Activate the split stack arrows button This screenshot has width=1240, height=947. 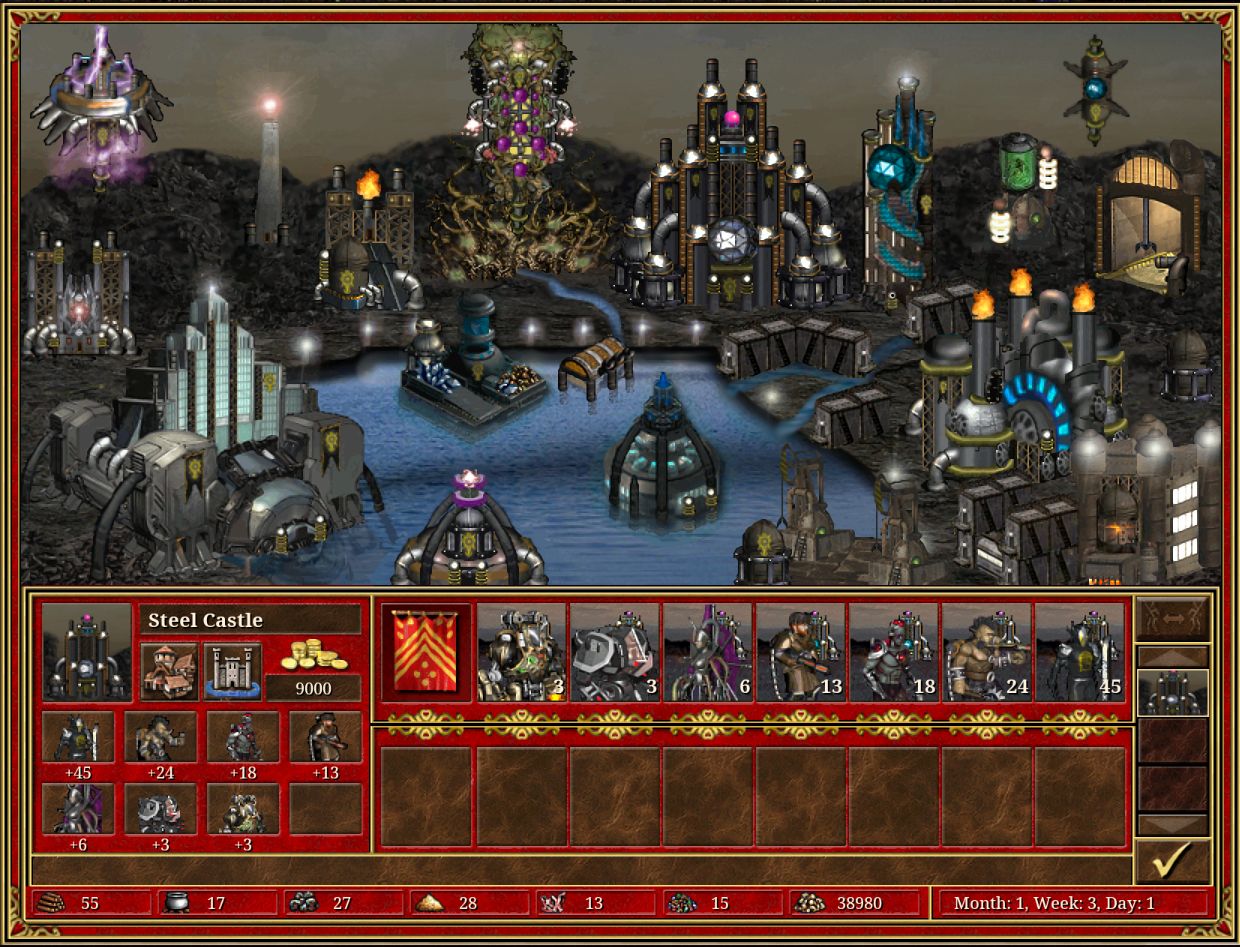pos(1173,619)
